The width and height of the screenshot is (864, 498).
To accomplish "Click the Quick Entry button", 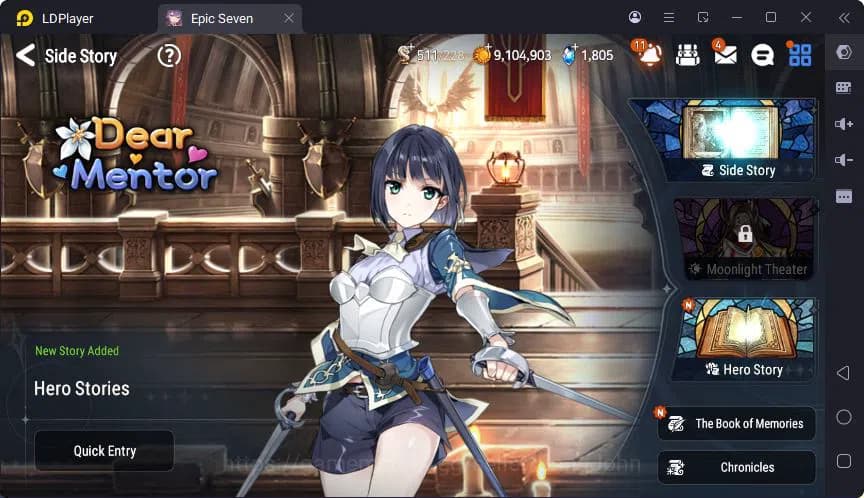I will coord(104,451).
